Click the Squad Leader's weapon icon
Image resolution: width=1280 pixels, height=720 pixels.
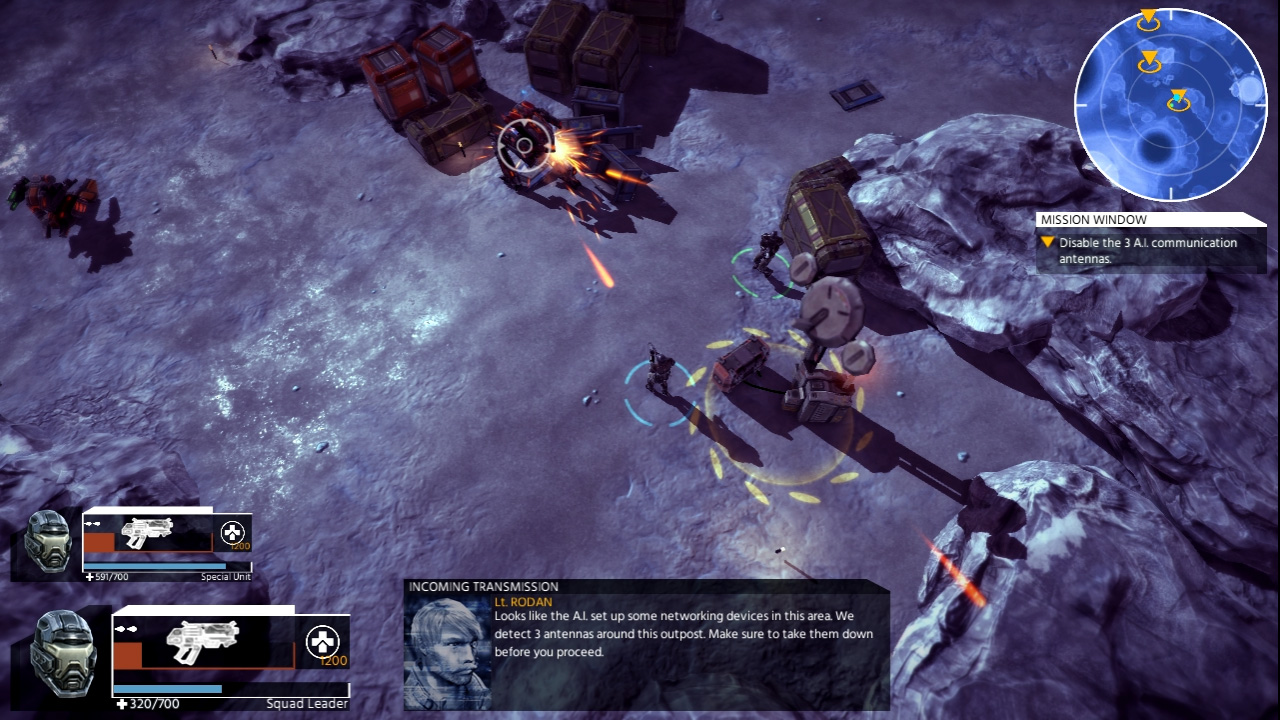click(202, 640)
